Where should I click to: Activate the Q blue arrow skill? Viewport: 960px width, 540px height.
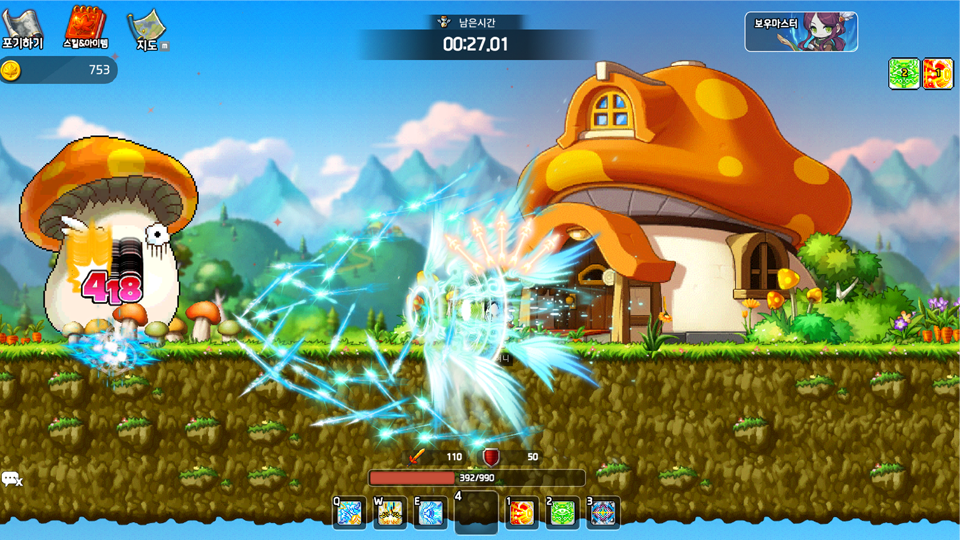(x=349, y=513)
